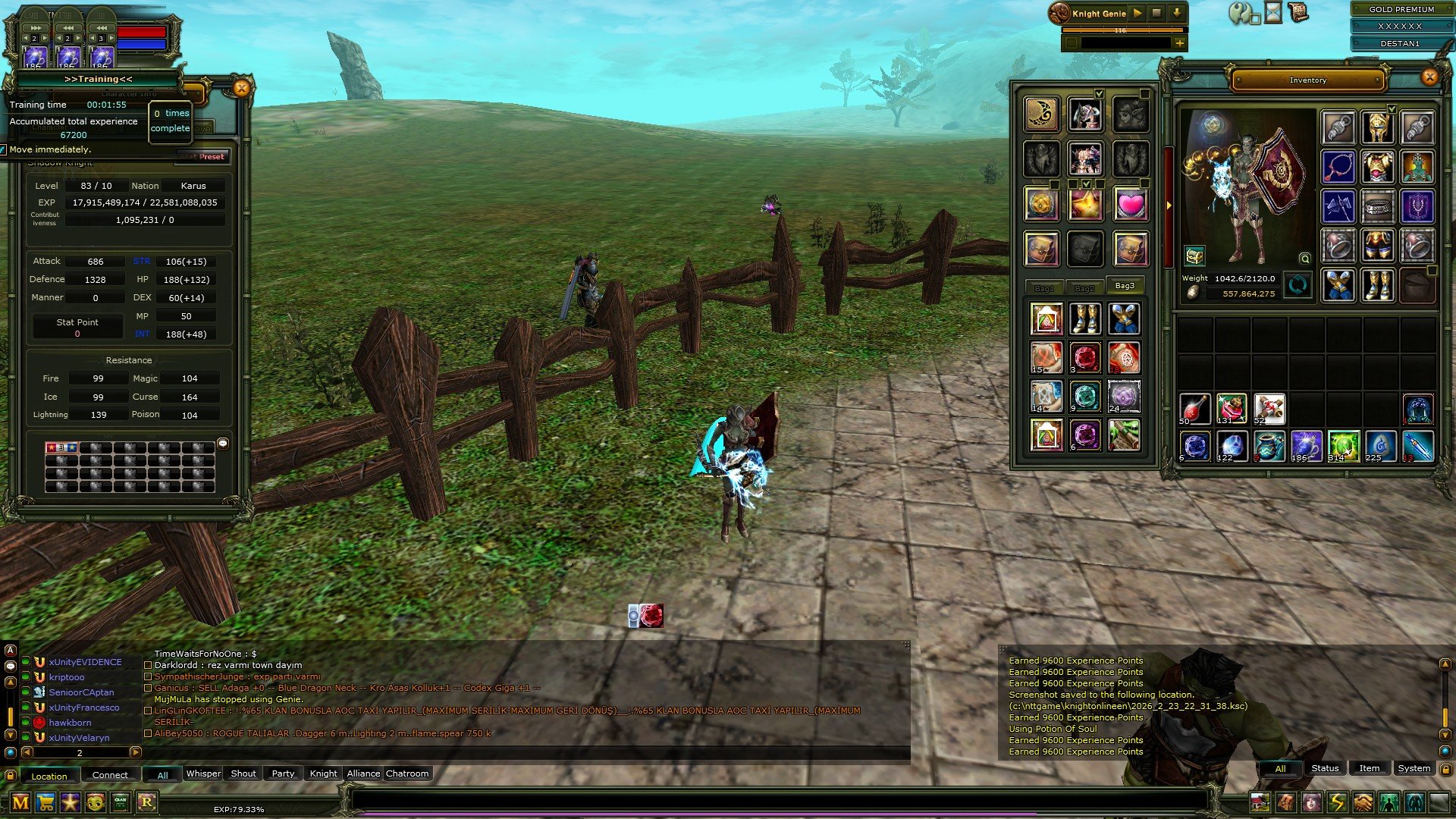Select the golden M icon on bottom toolbar
1456x819 pixels.
[20, 802]
